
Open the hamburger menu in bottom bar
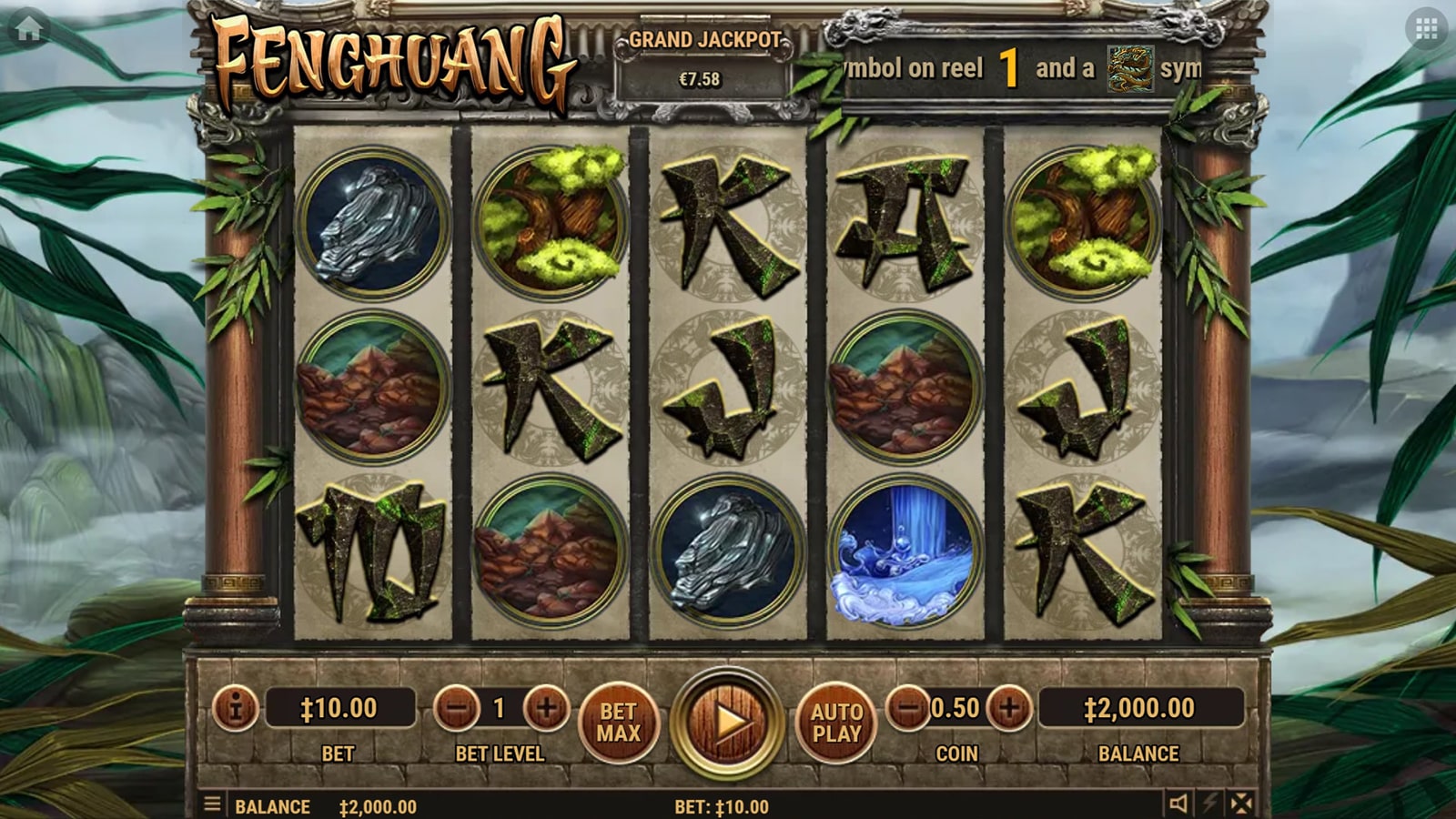pyautogui.click(x=212, y=804)
